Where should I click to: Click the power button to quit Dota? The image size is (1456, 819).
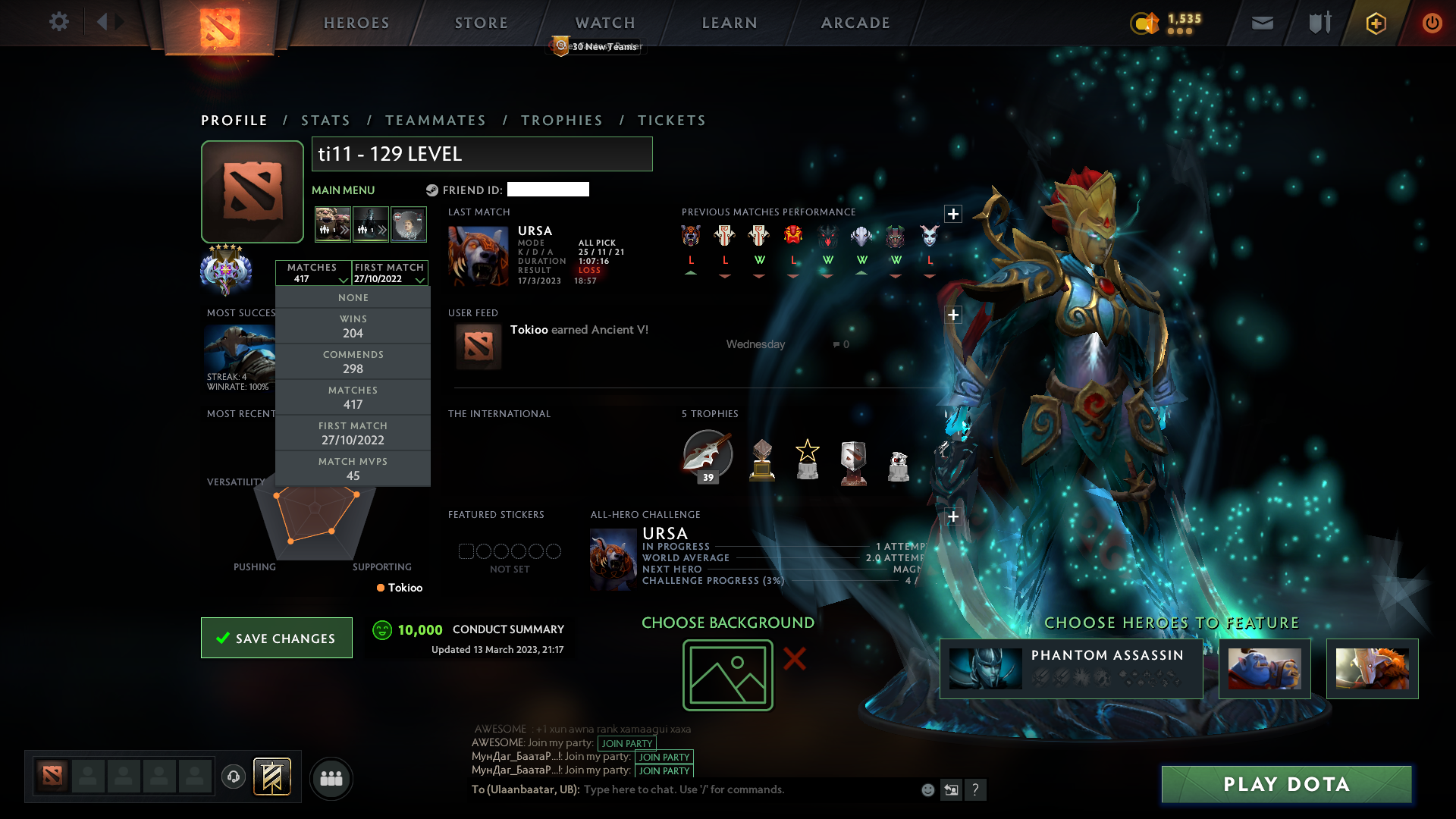coord(1432,23)
